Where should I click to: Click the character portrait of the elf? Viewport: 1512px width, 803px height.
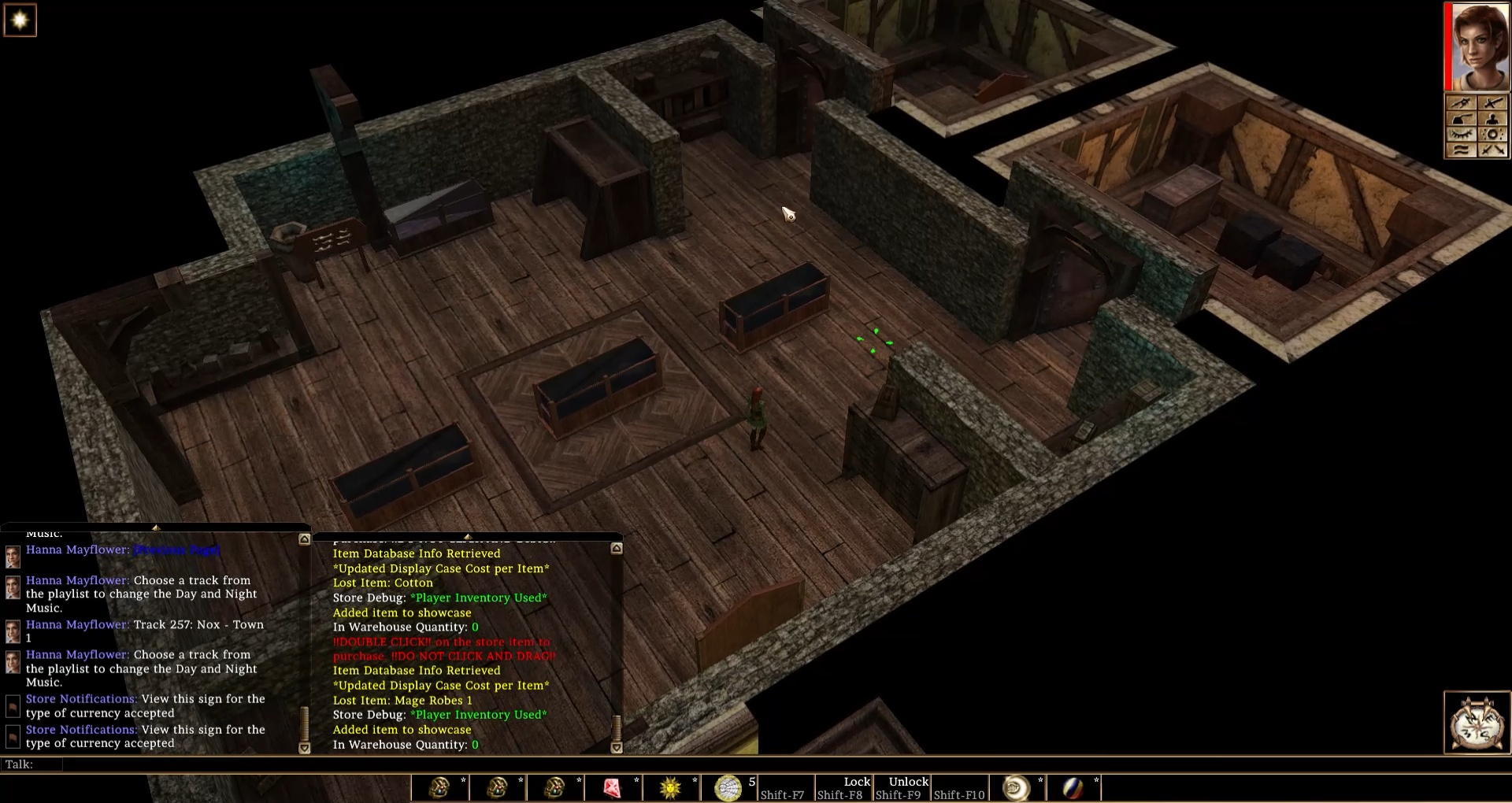tap(1478, 46)
